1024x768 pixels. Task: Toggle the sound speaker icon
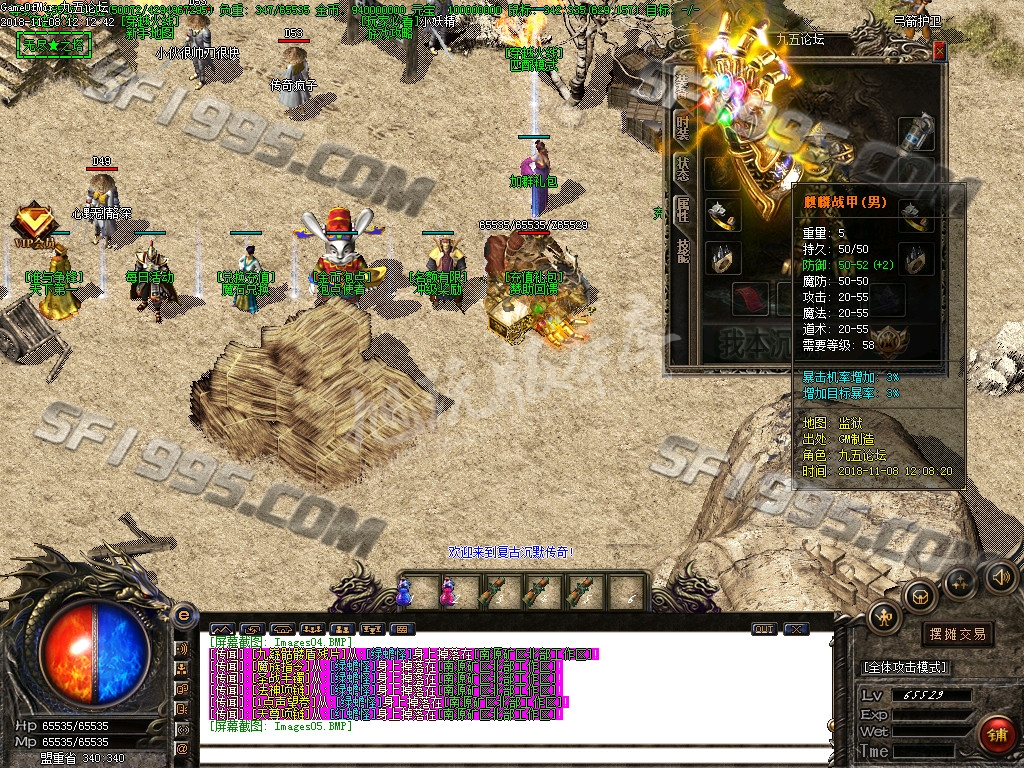point(999,576)
